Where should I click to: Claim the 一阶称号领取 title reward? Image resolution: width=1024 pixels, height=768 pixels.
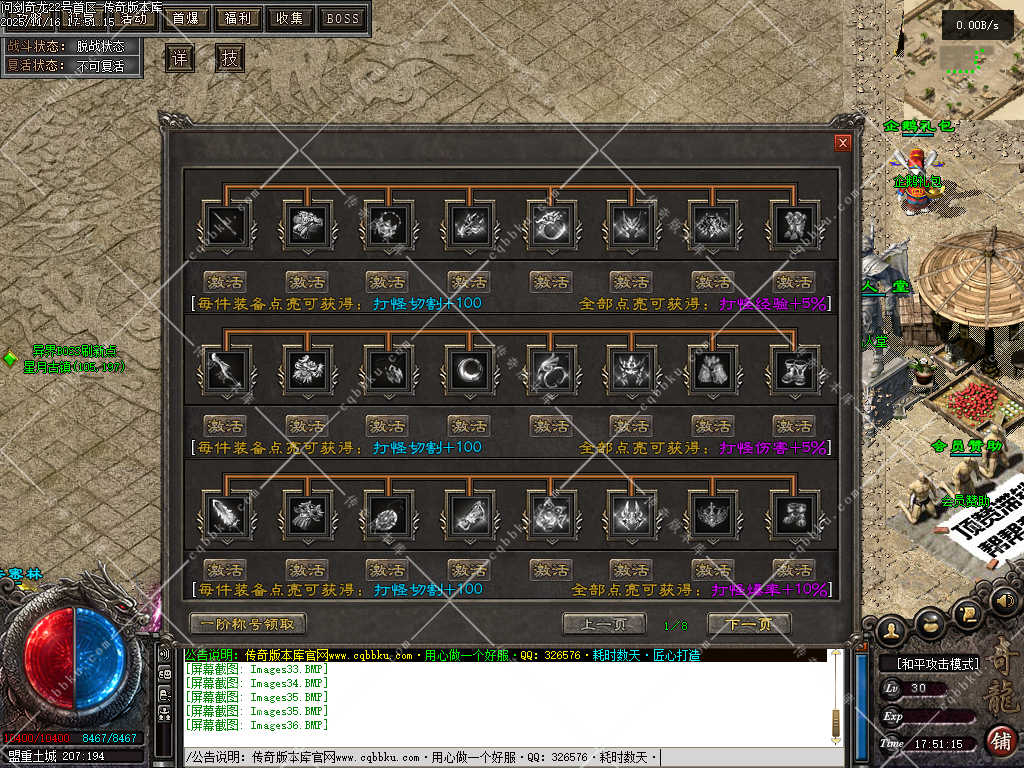coord(248,624)
